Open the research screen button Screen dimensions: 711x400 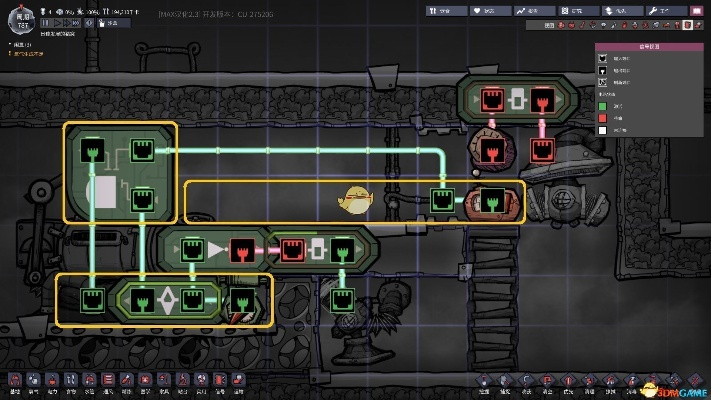pyautogui.click(x=579, y=11)
